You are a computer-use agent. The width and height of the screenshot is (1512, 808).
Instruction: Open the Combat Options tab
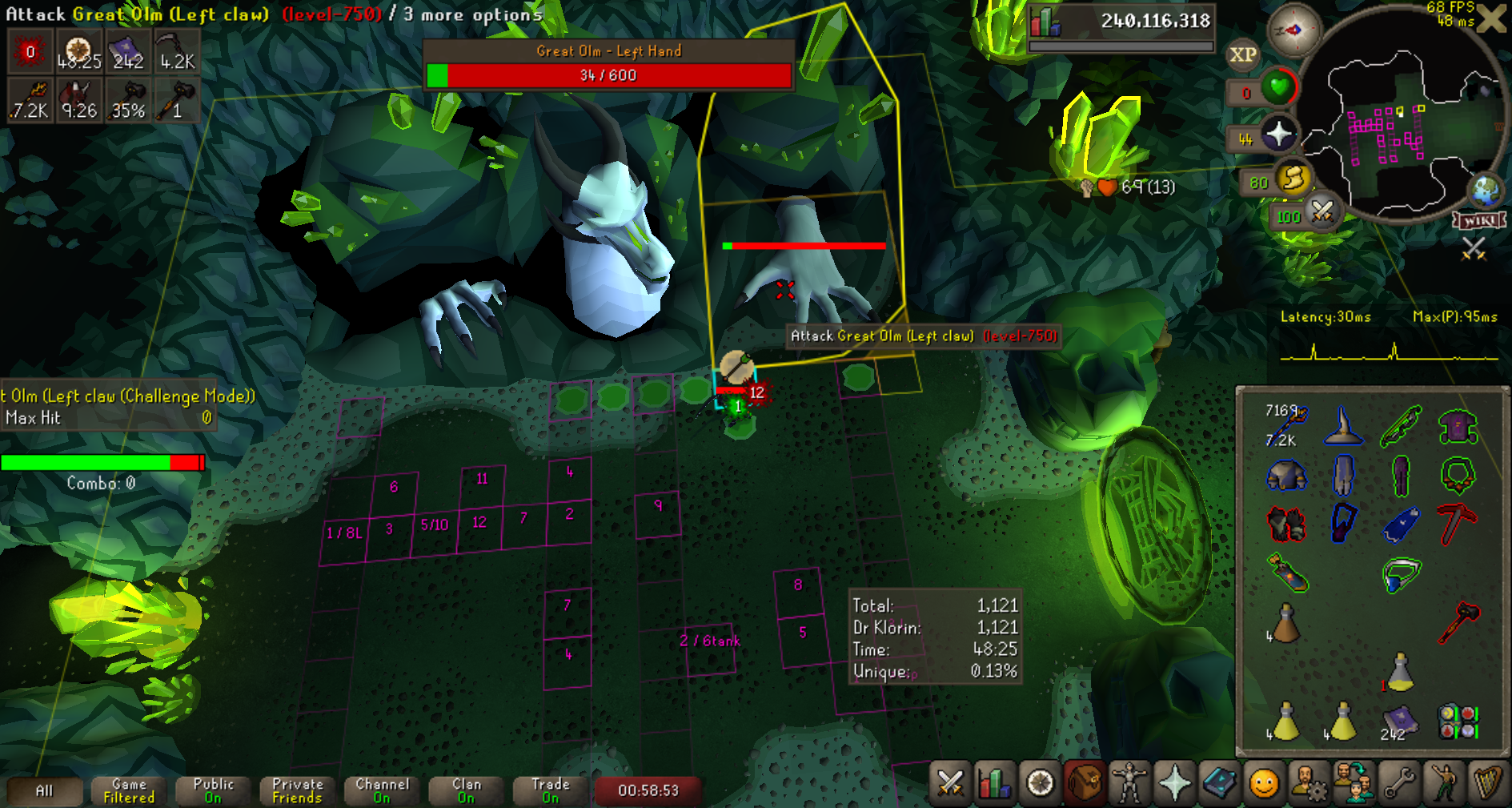coord(950,782)
